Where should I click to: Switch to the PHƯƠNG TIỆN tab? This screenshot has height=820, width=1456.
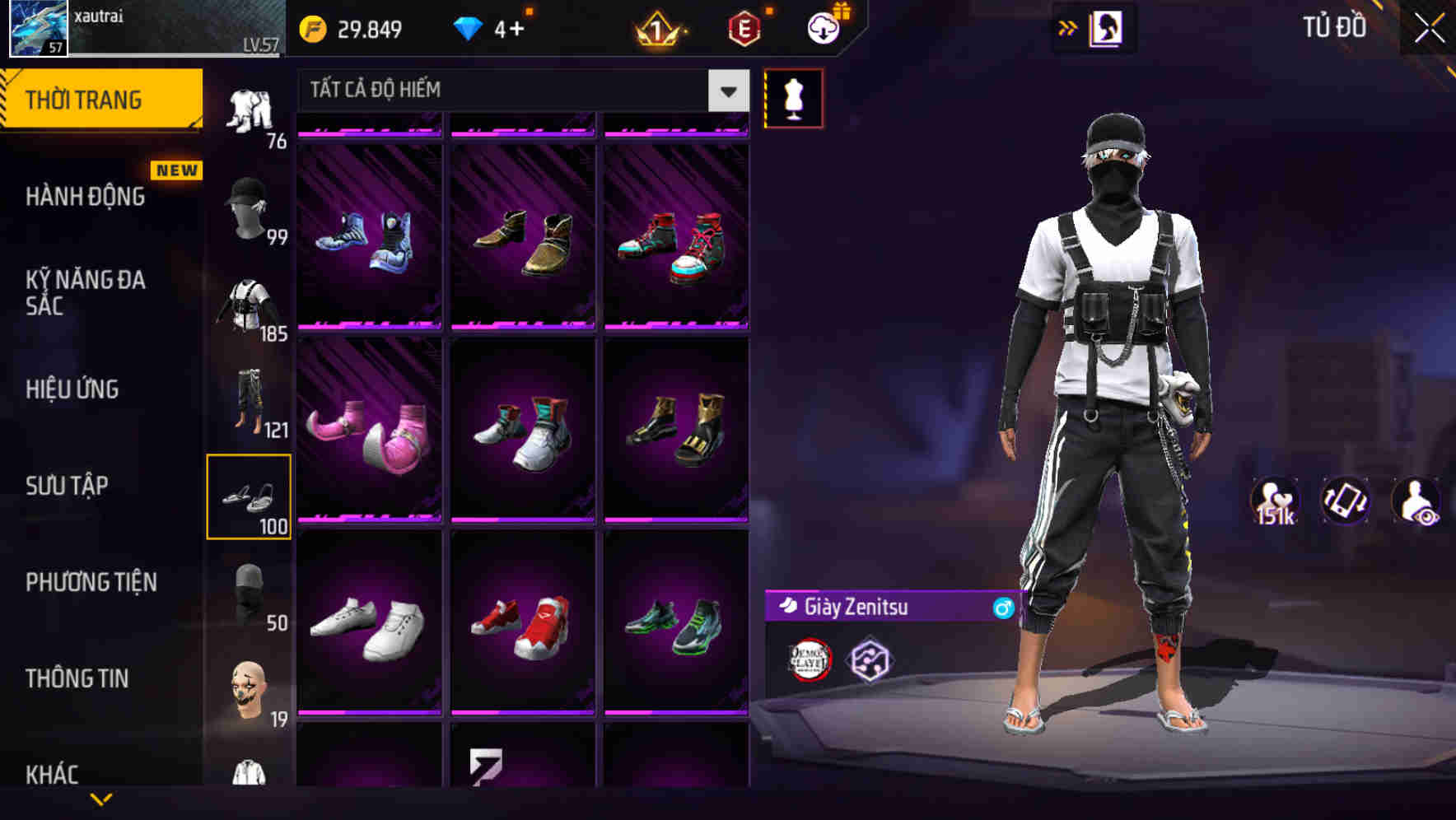(91, 582)
